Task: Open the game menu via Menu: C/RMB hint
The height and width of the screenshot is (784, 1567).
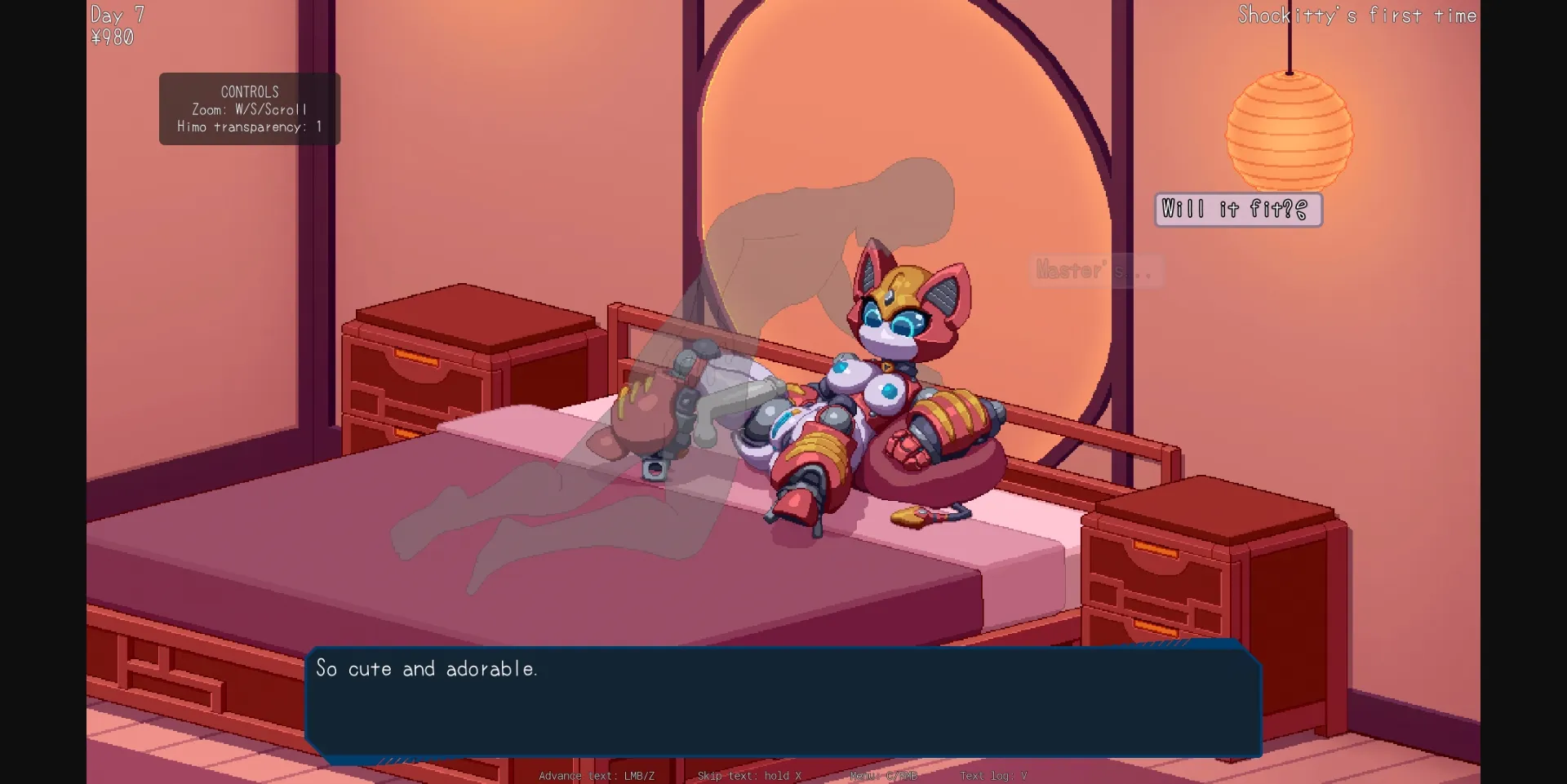Action: pyautogui.click(x=884, y=776)
